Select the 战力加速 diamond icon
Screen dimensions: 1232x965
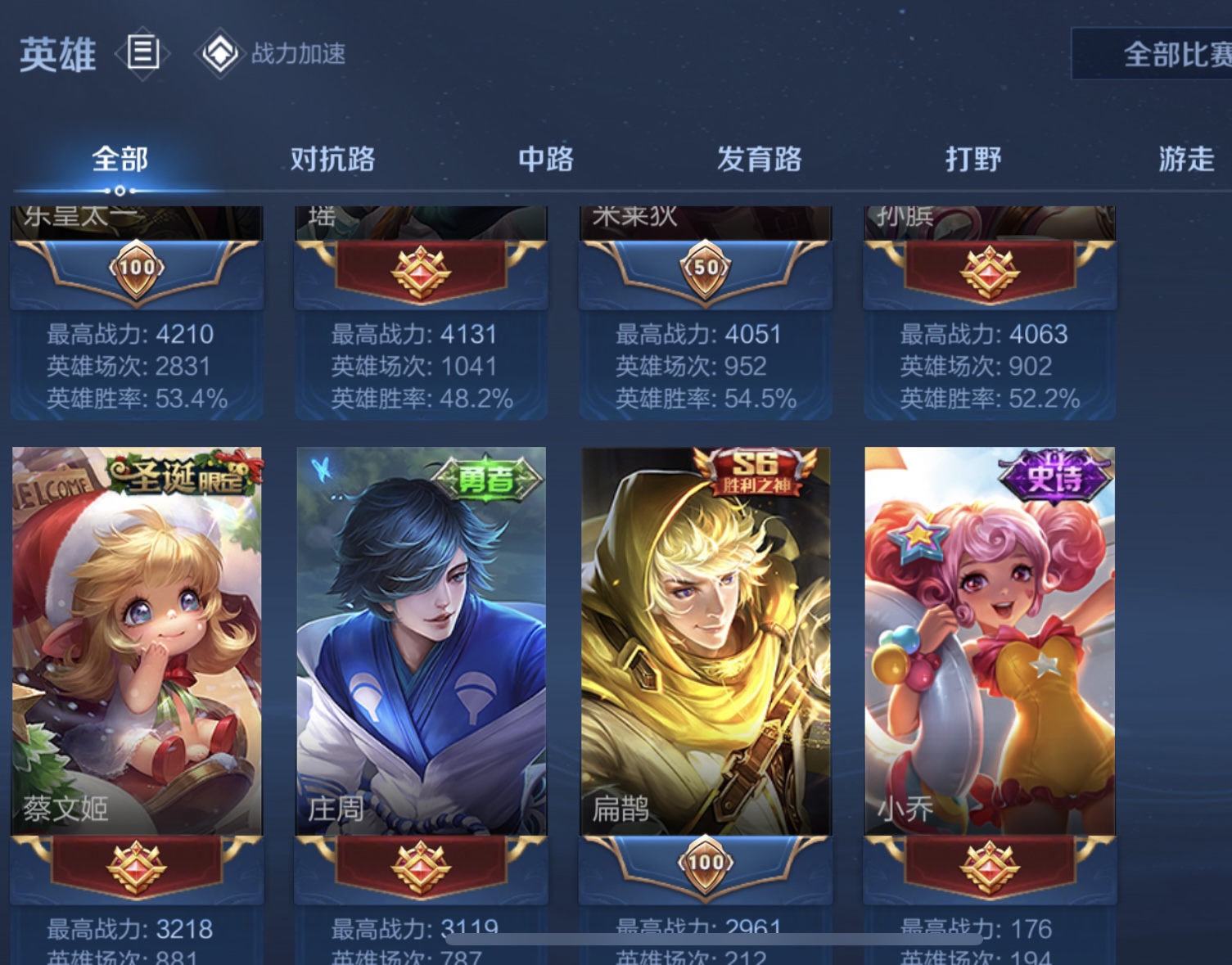tap(218, 54)
